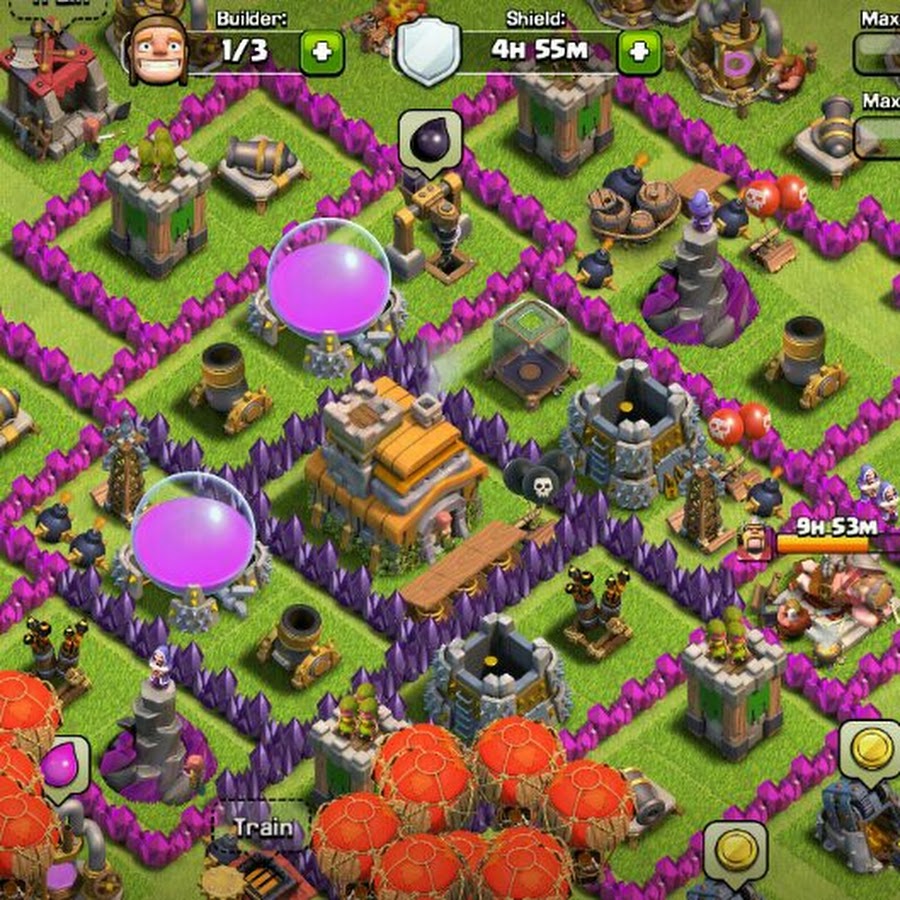This screenshot has width=900, height=900.
Task: Open the Train troops label
Action: tap(263, 828)
